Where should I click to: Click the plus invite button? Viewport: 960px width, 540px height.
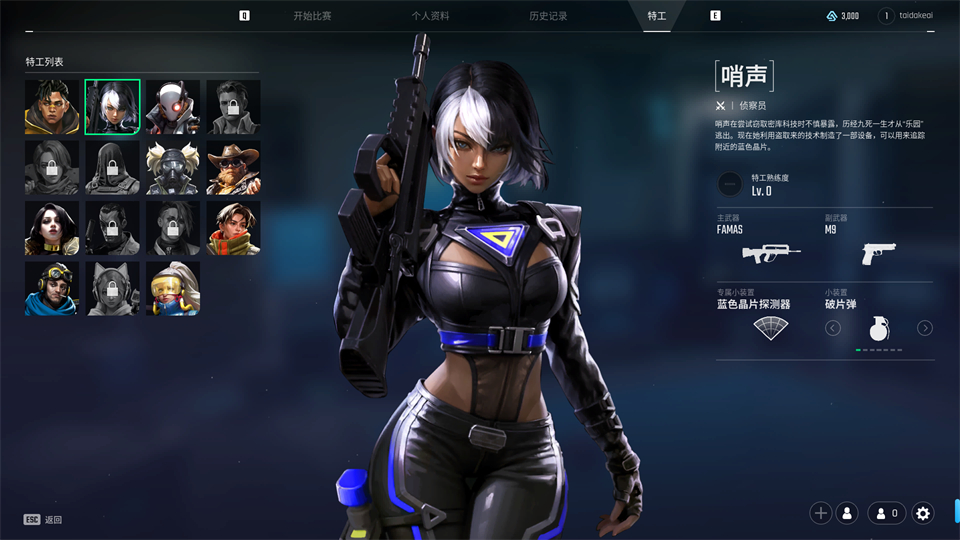(821, 513)
